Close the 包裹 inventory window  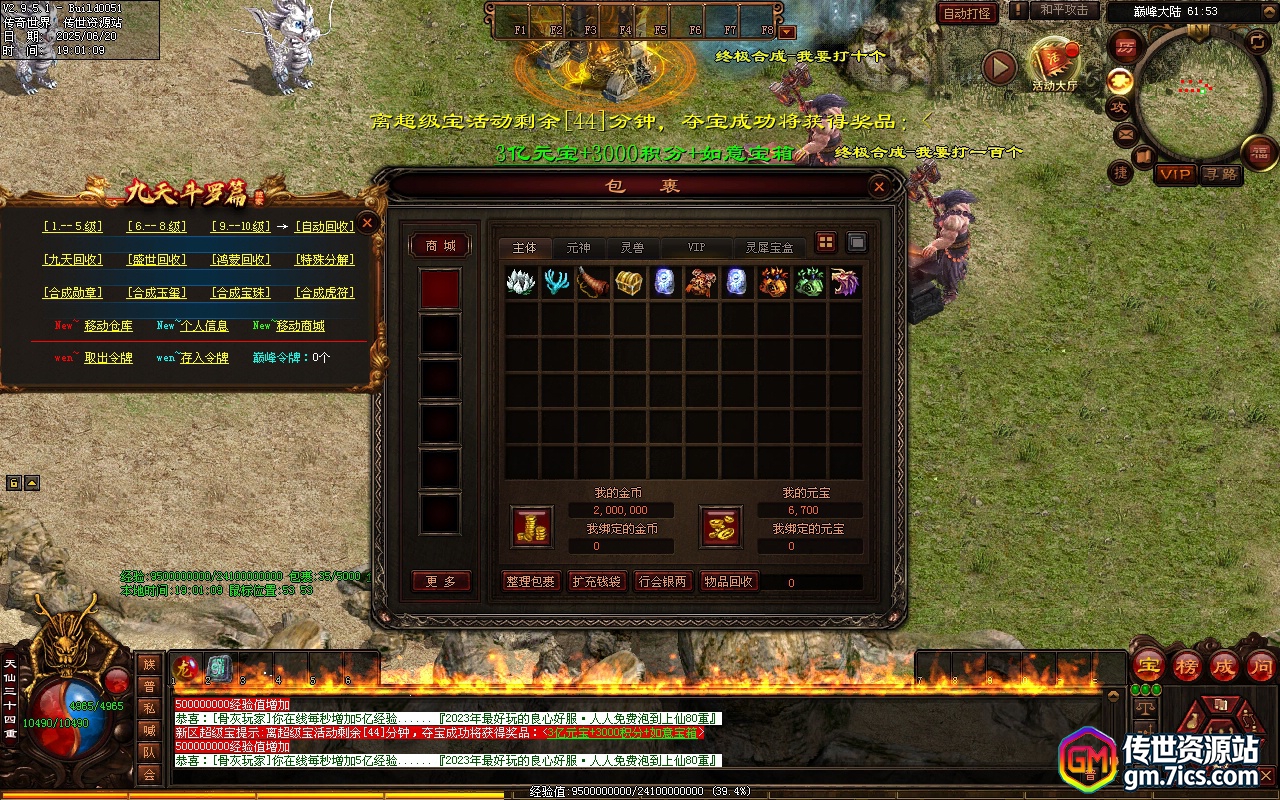[879, 186]
